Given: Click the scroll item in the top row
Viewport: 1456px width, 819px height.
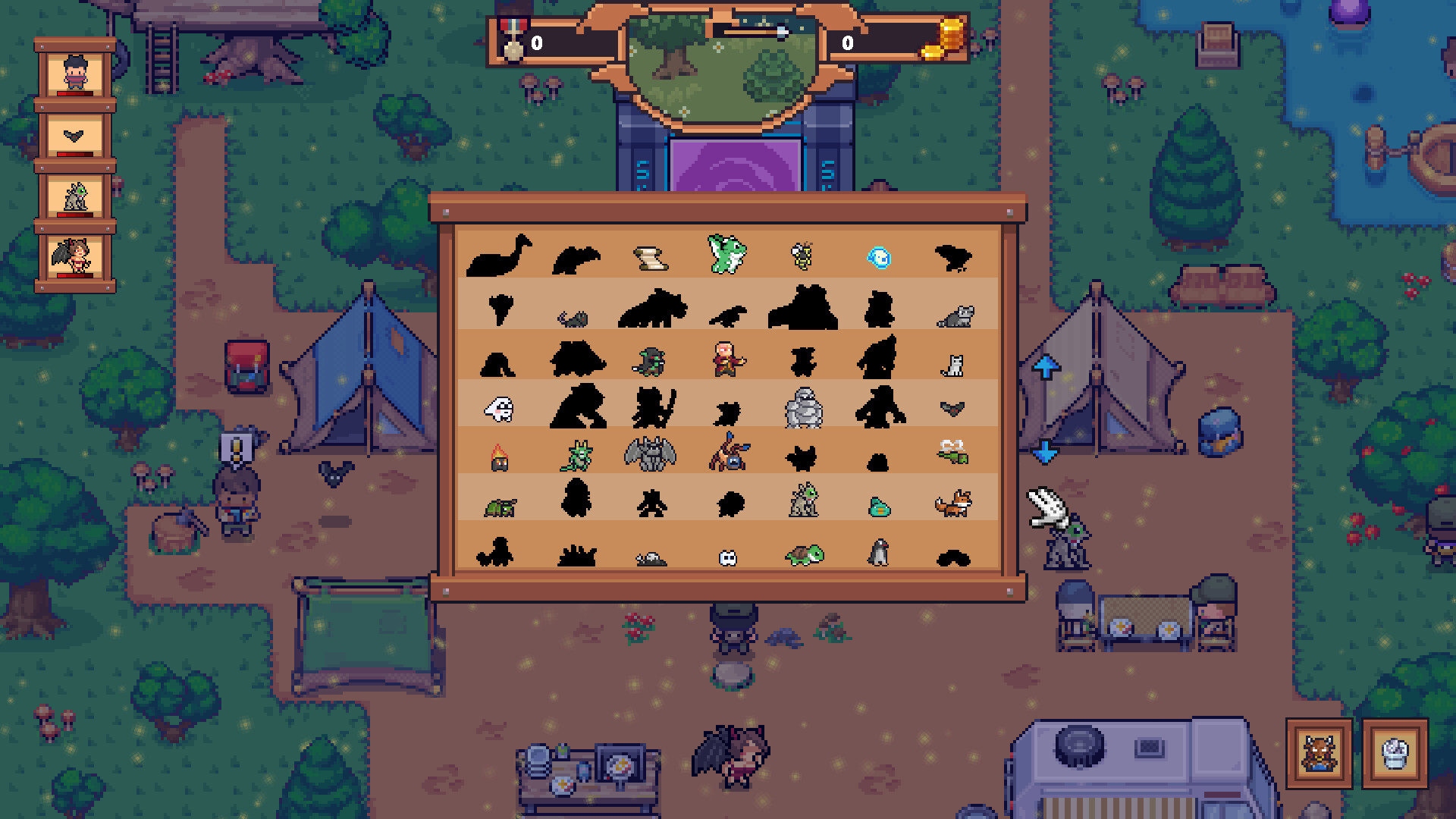Looking at the screenshot, I should point(651,259).
